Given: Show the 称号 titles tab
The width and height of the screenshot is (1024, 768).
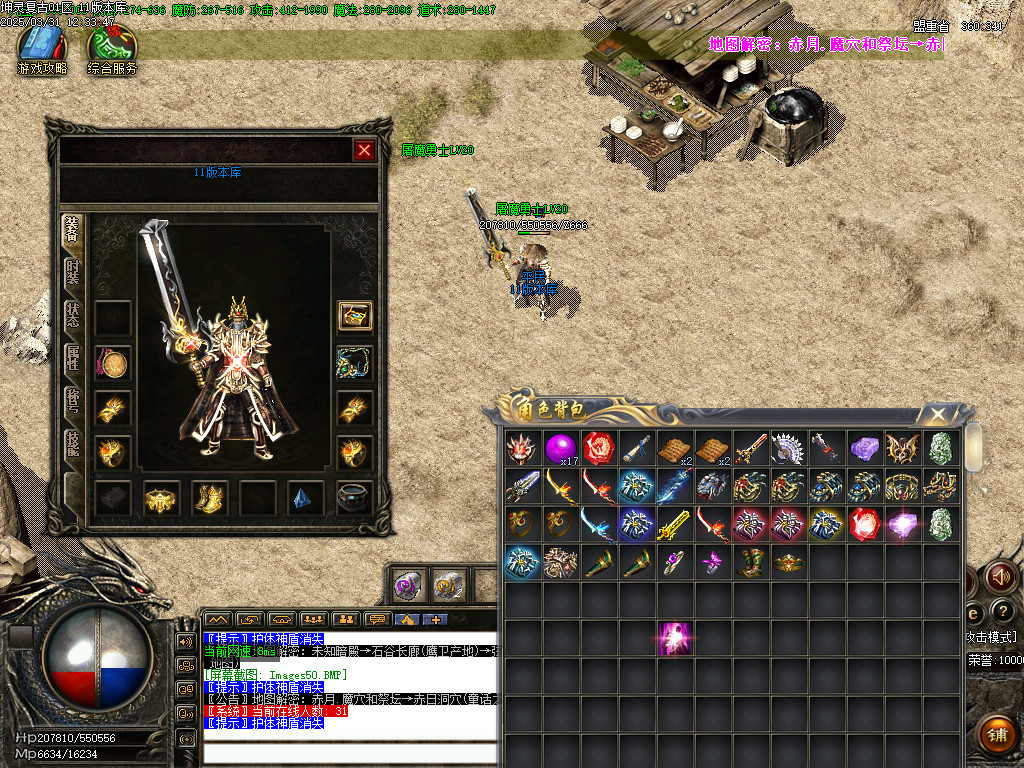Looking at the screenshot, I should (73, 402).
